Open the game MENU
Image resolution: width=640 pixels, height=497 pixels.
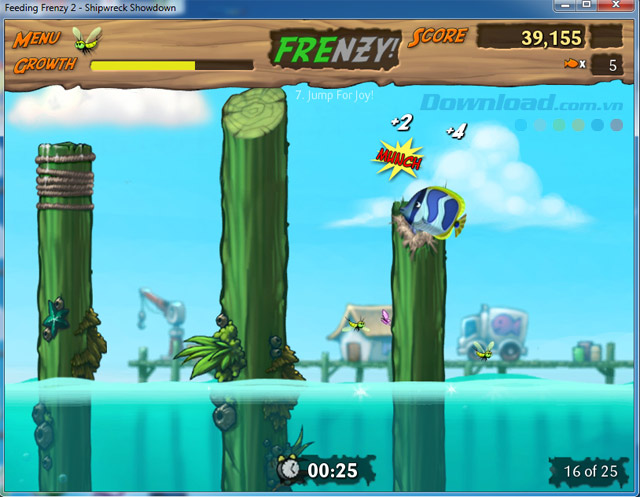pos(37,40)
